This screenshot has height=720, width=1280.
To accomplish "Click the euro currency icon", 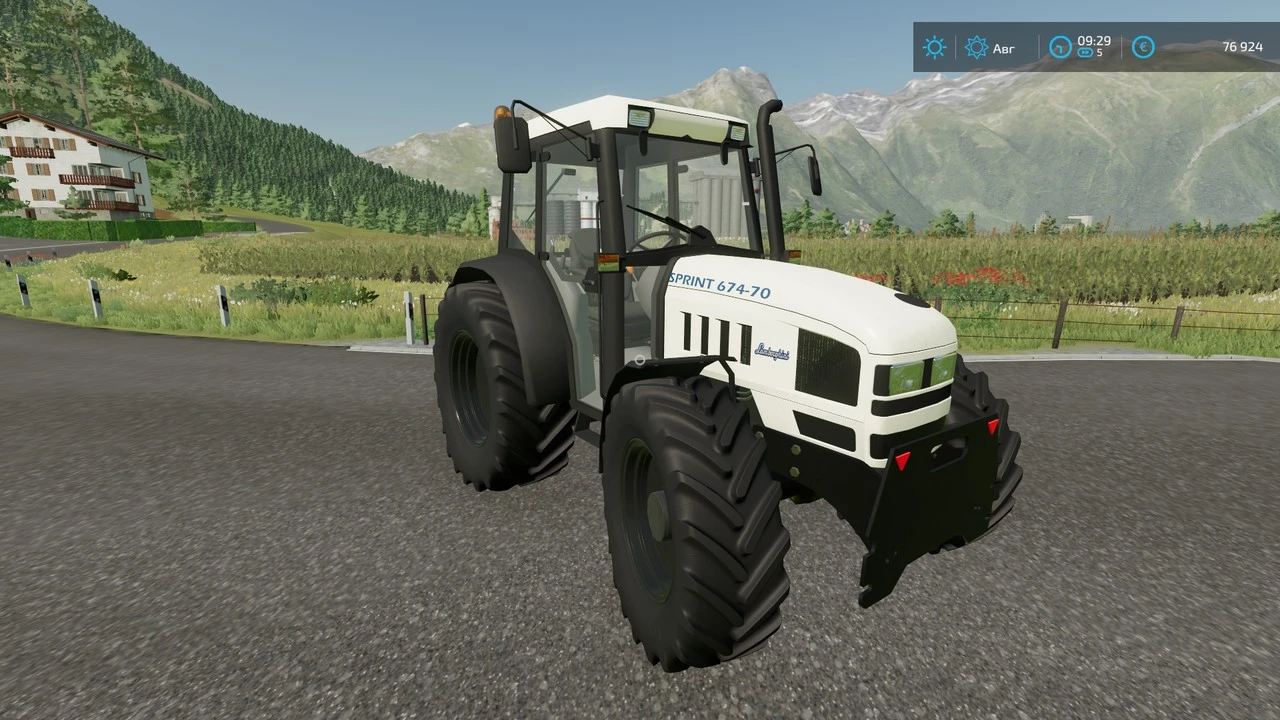I will click(x=1143, y=47).
